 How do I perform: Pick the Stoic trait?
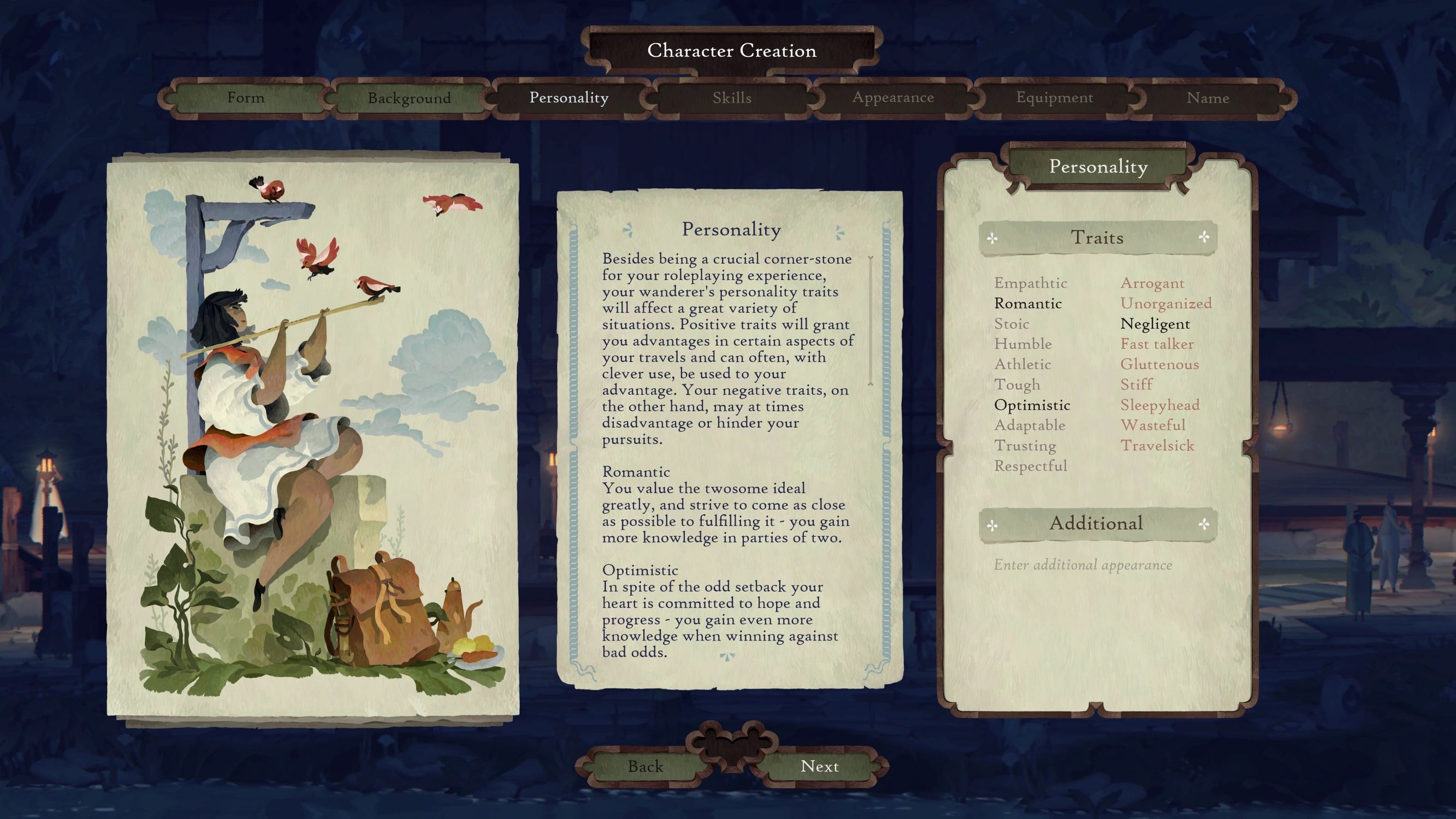[x=1011, y=324]
